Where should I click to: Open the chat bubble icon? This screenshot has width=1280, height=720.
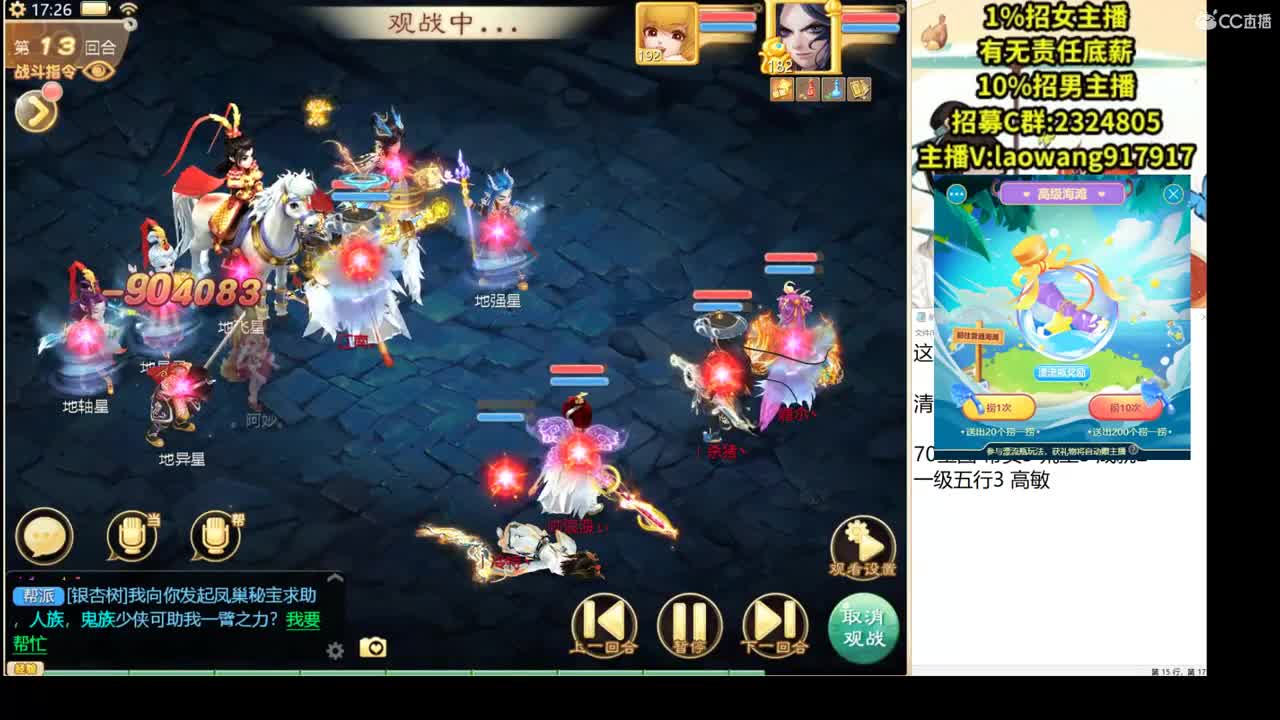[x=42, y=536]
